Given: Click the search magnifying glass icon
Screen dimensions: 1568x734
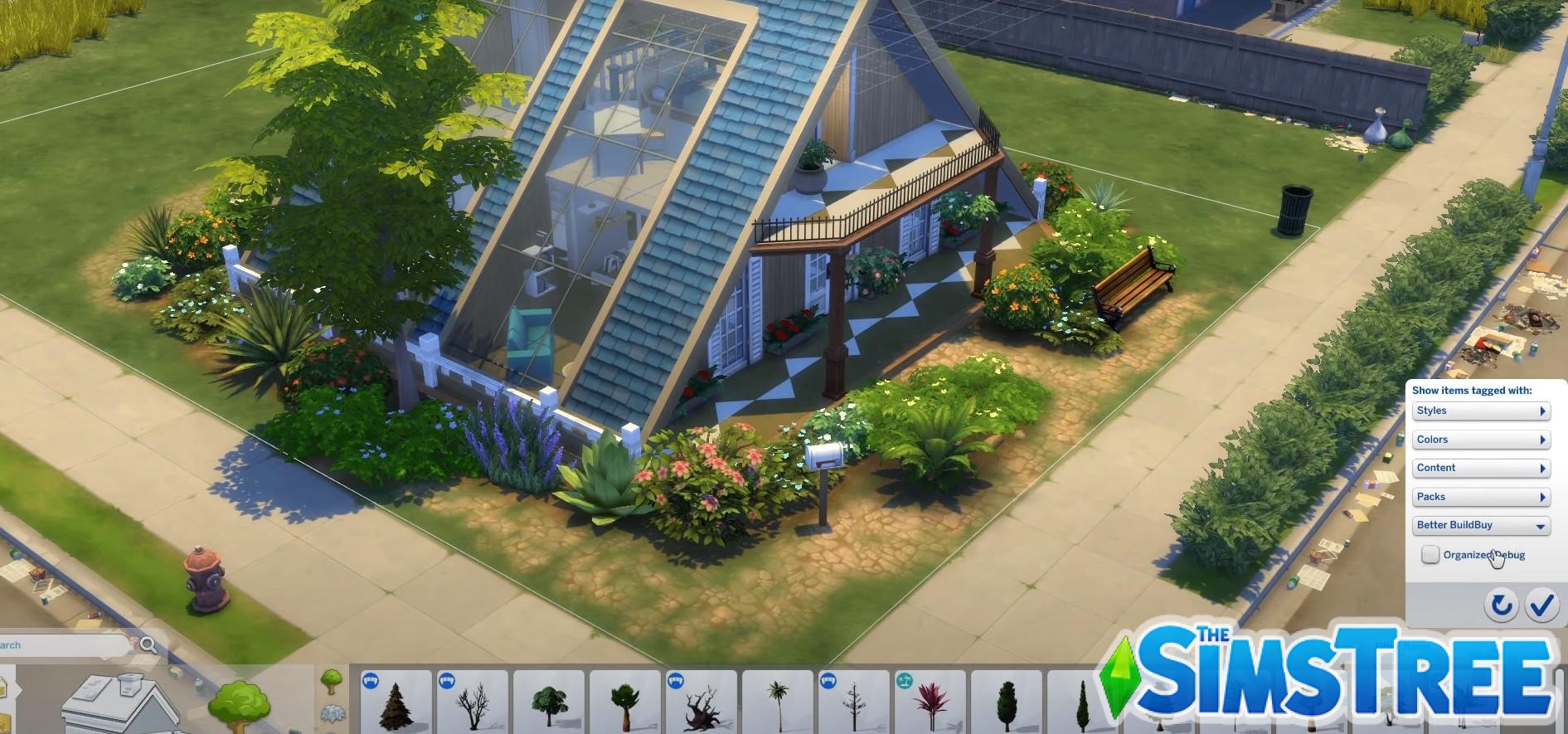Looking at the screenshot, I should click(149, 644).
